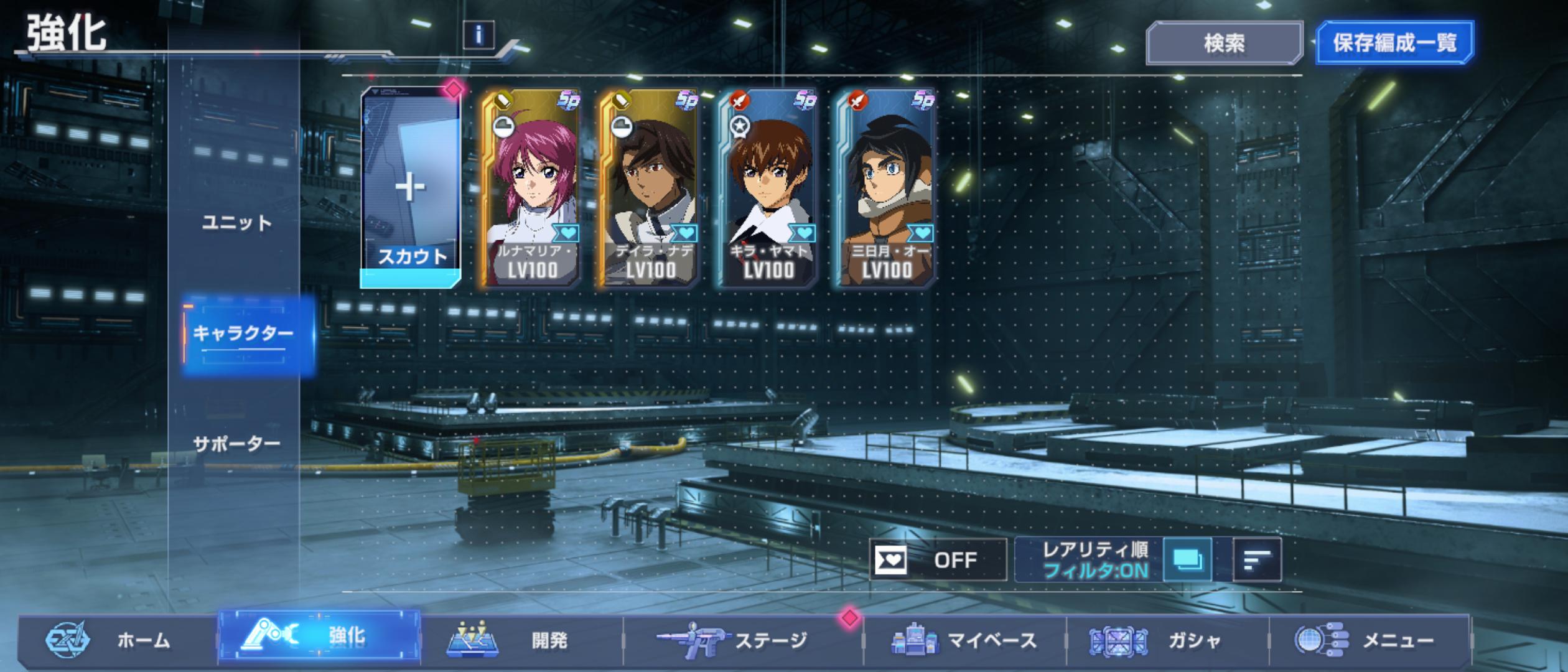Toggle the favorite heart OFF filter
The image size is (1568, 672).
coord(938,560)
